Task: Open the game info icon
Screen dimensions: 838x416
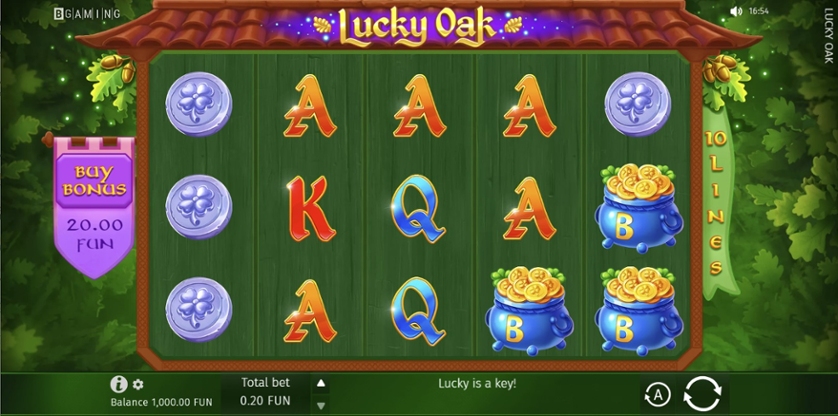Action: [x=119, y=384]
